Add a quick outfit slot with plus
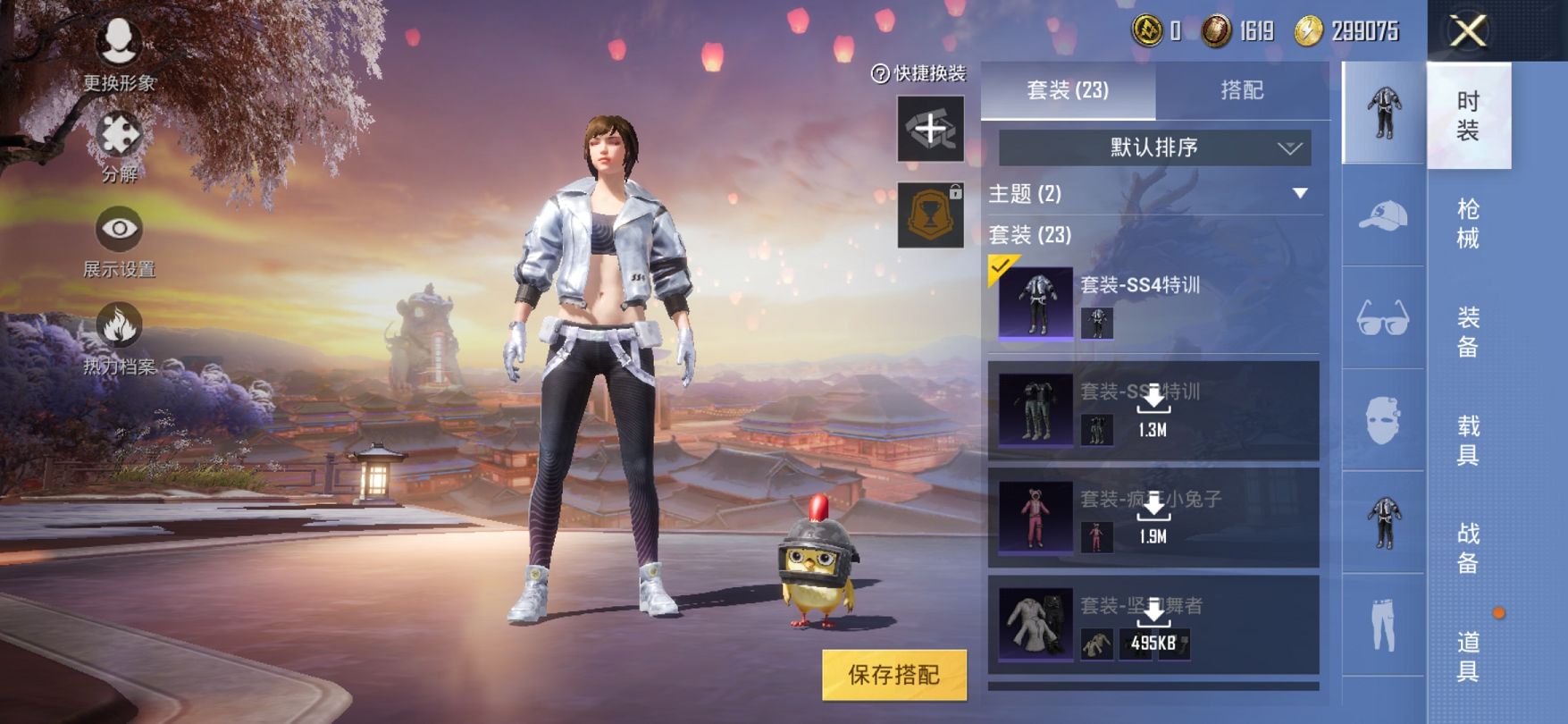Screen dimensions: 1568x724 (930, 130)
